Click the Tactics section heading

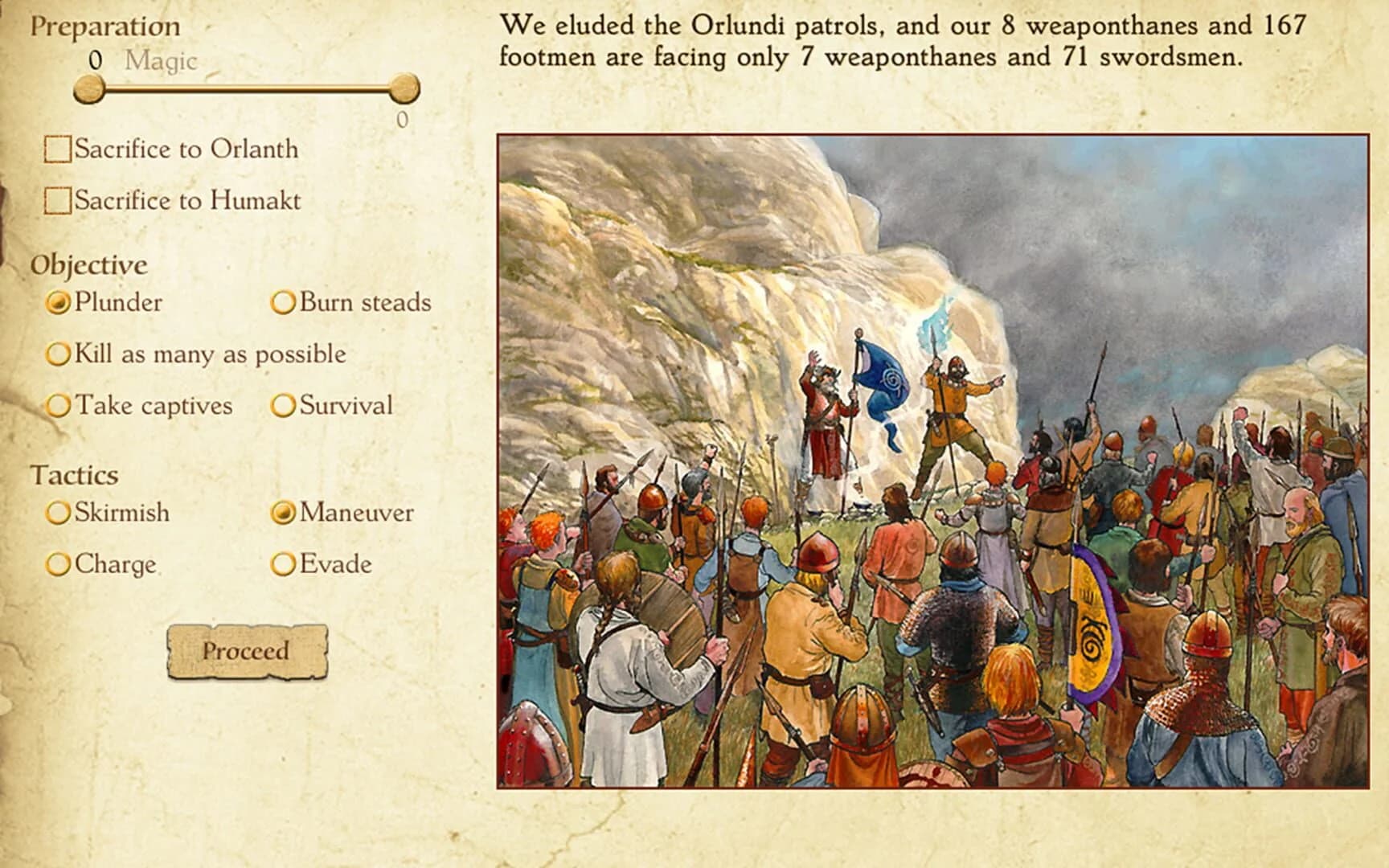coord(76,474)
